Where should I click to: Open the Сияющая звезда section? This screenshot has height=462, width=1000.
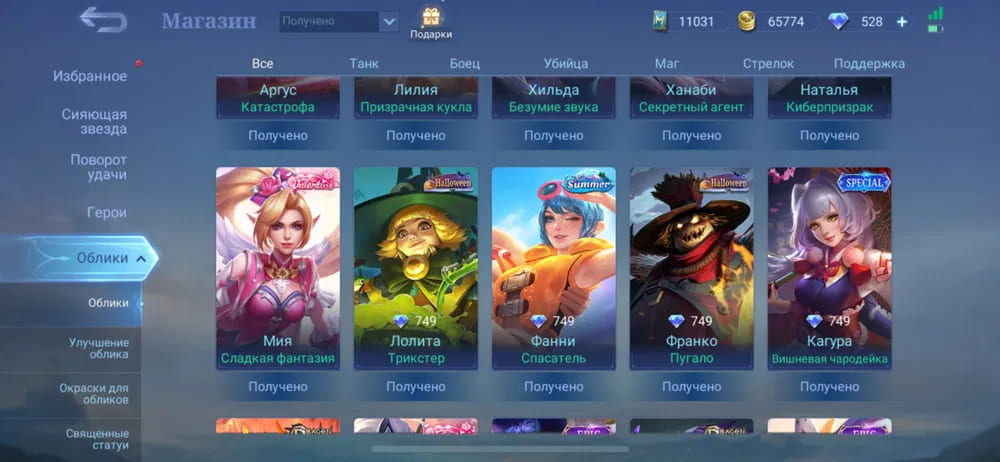click(94, 121)
